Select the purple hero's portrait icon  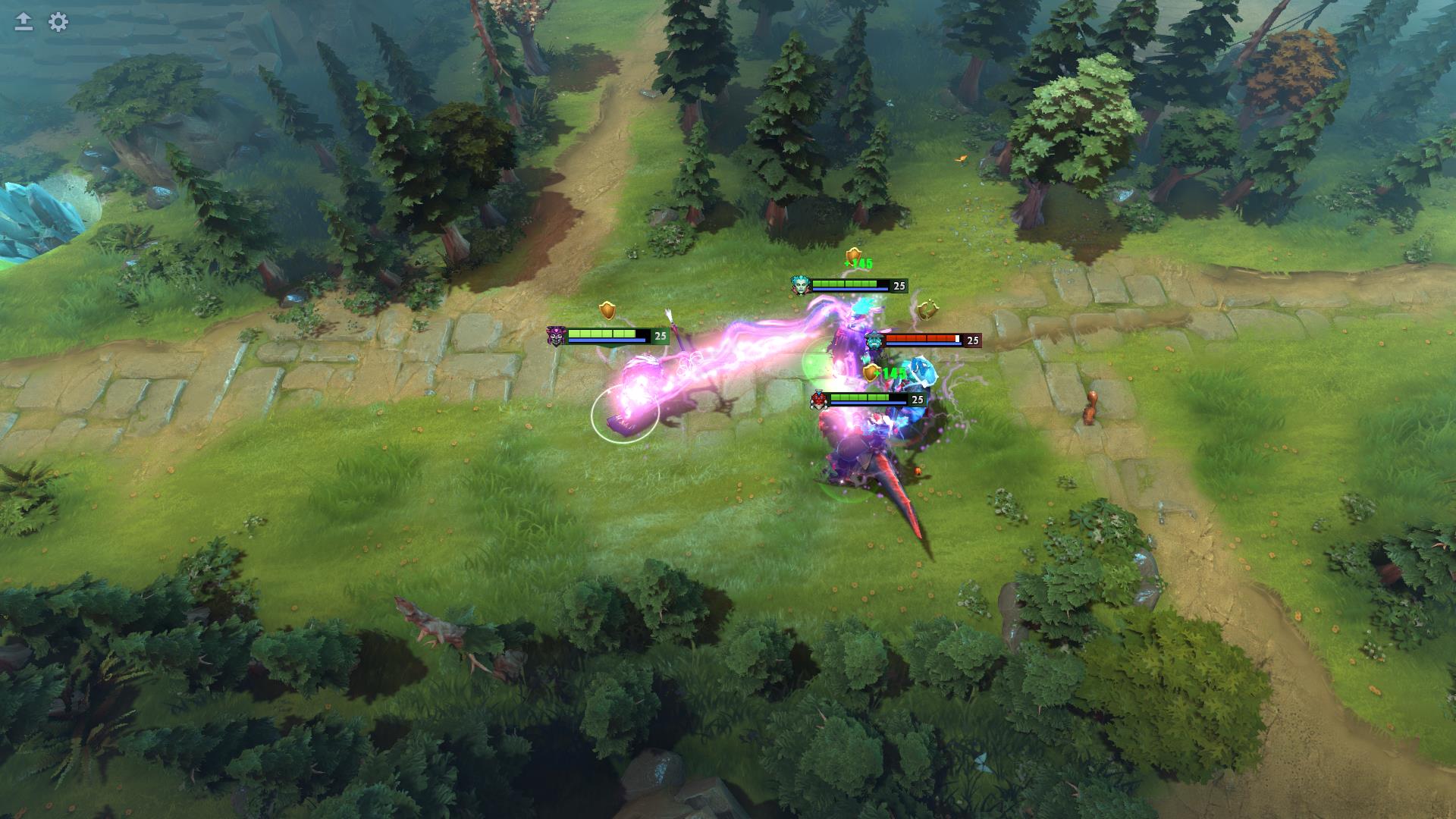click(x=557, y=337)
